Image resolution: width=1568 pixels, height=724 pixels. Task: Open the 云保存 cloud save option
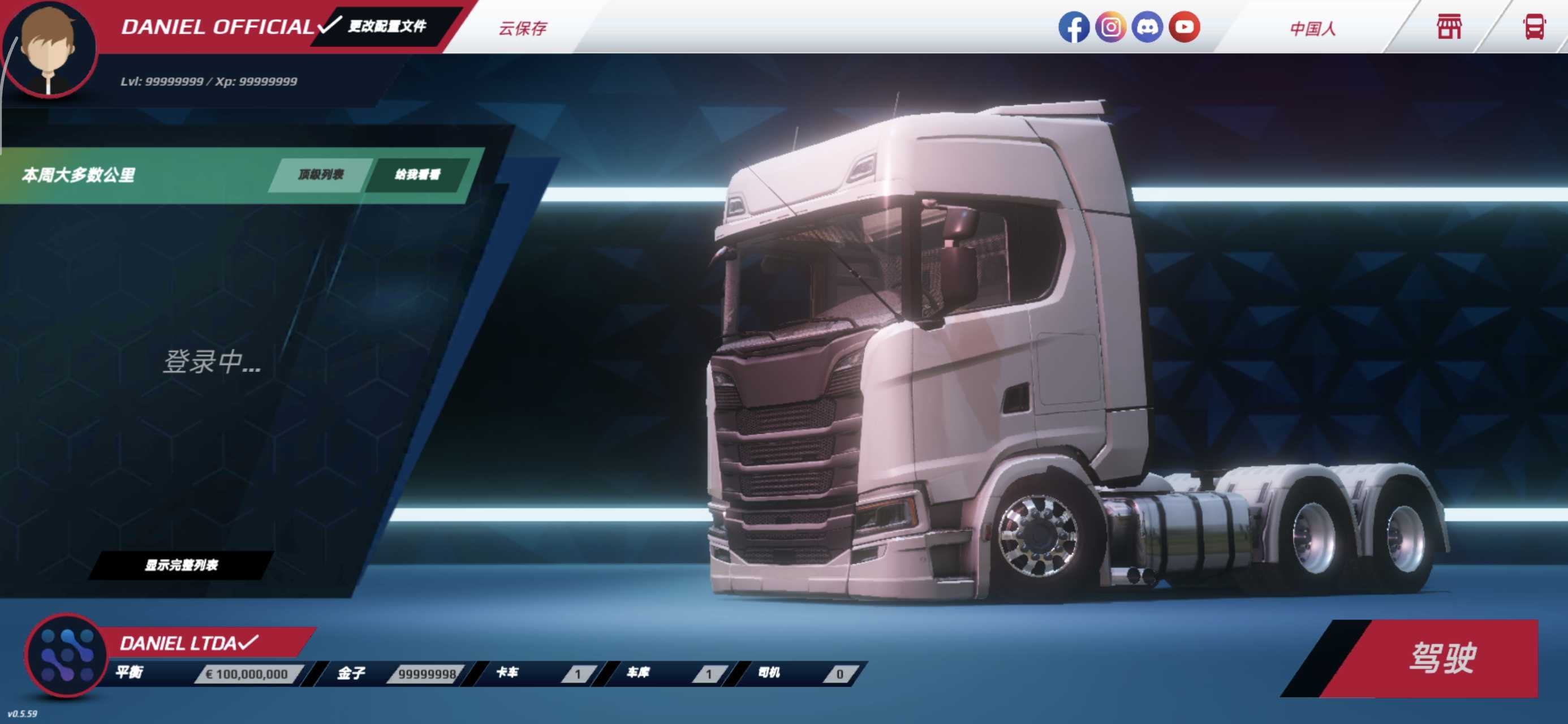pyautogui.click(x=523, y=28)
